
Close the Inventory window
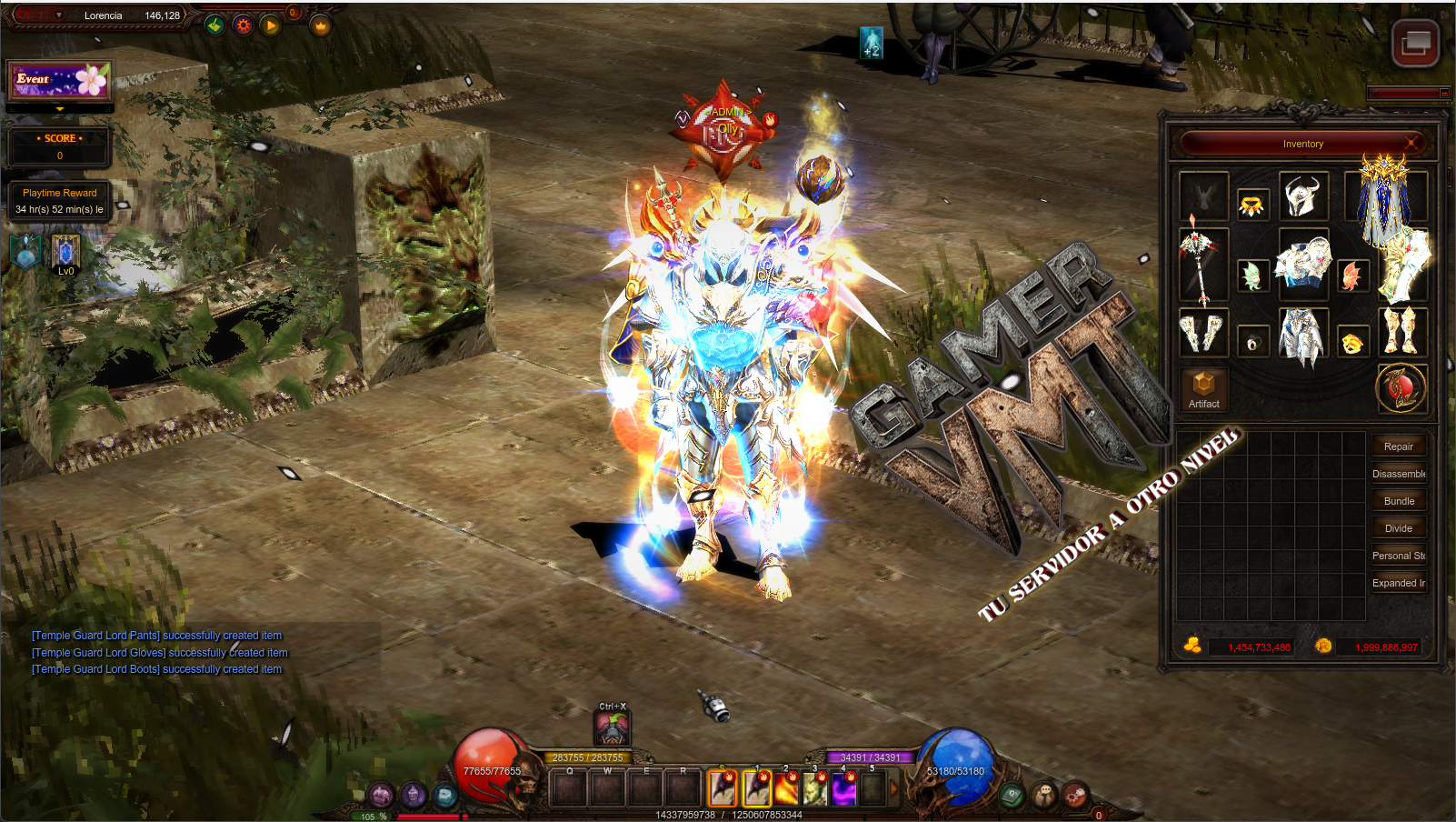1411,143
